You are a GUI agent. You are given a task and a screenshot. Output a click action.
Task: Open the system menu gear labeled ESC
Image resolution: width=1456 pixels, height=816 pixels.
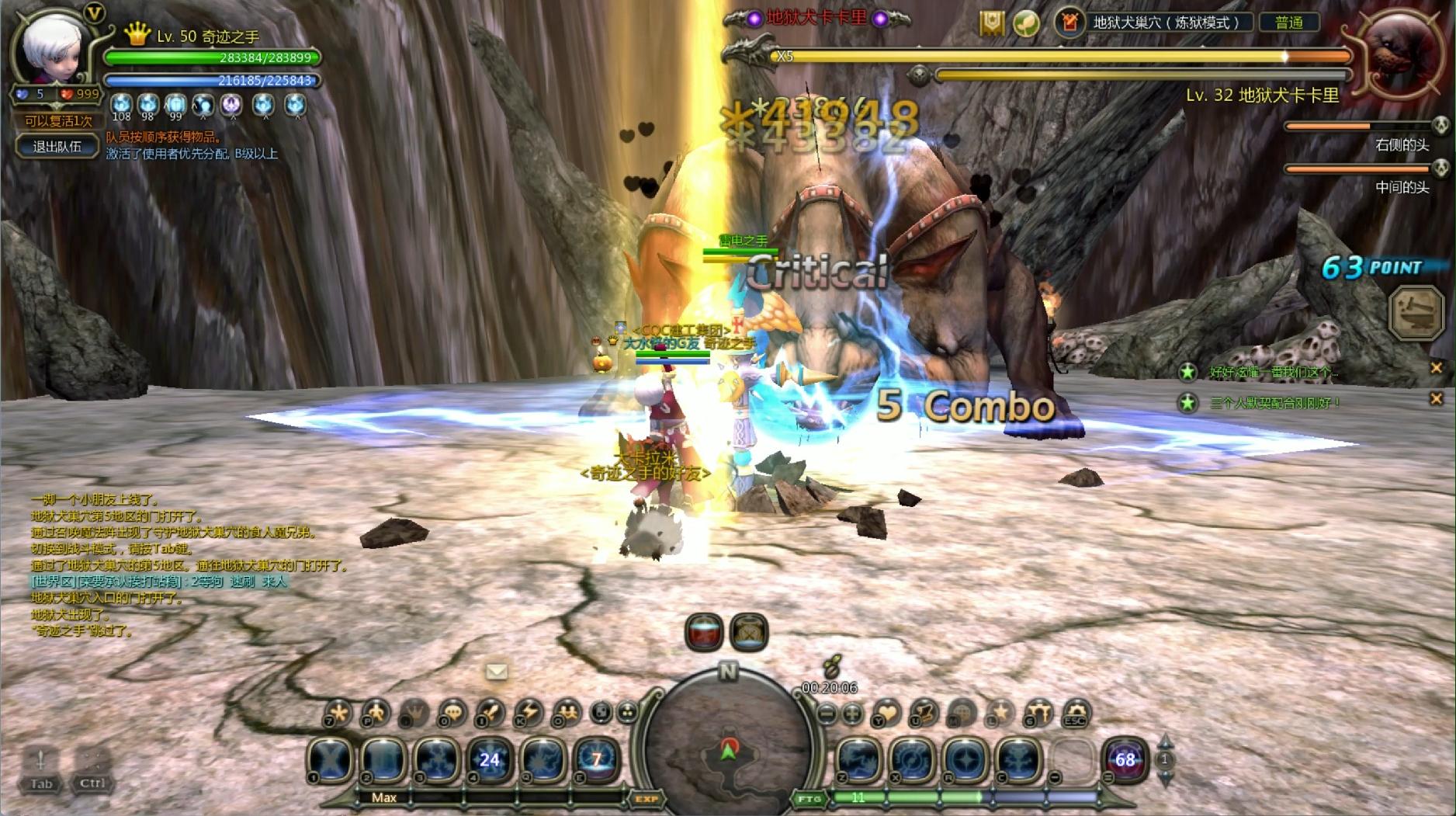[1076, 712]
